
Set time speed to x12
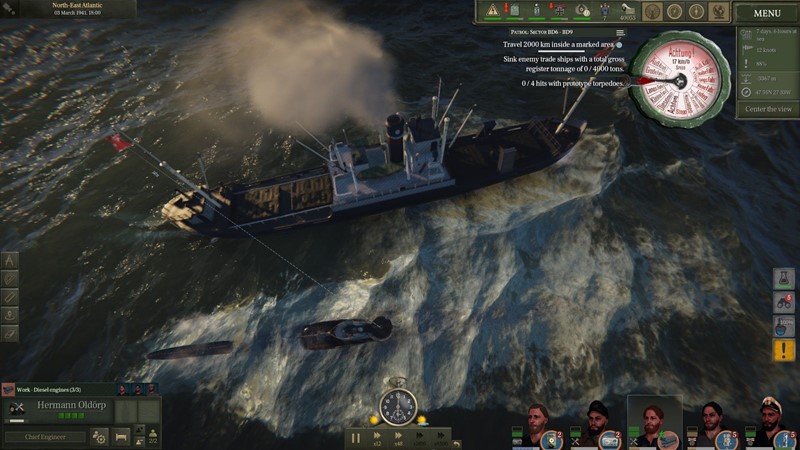pos(377,437)
